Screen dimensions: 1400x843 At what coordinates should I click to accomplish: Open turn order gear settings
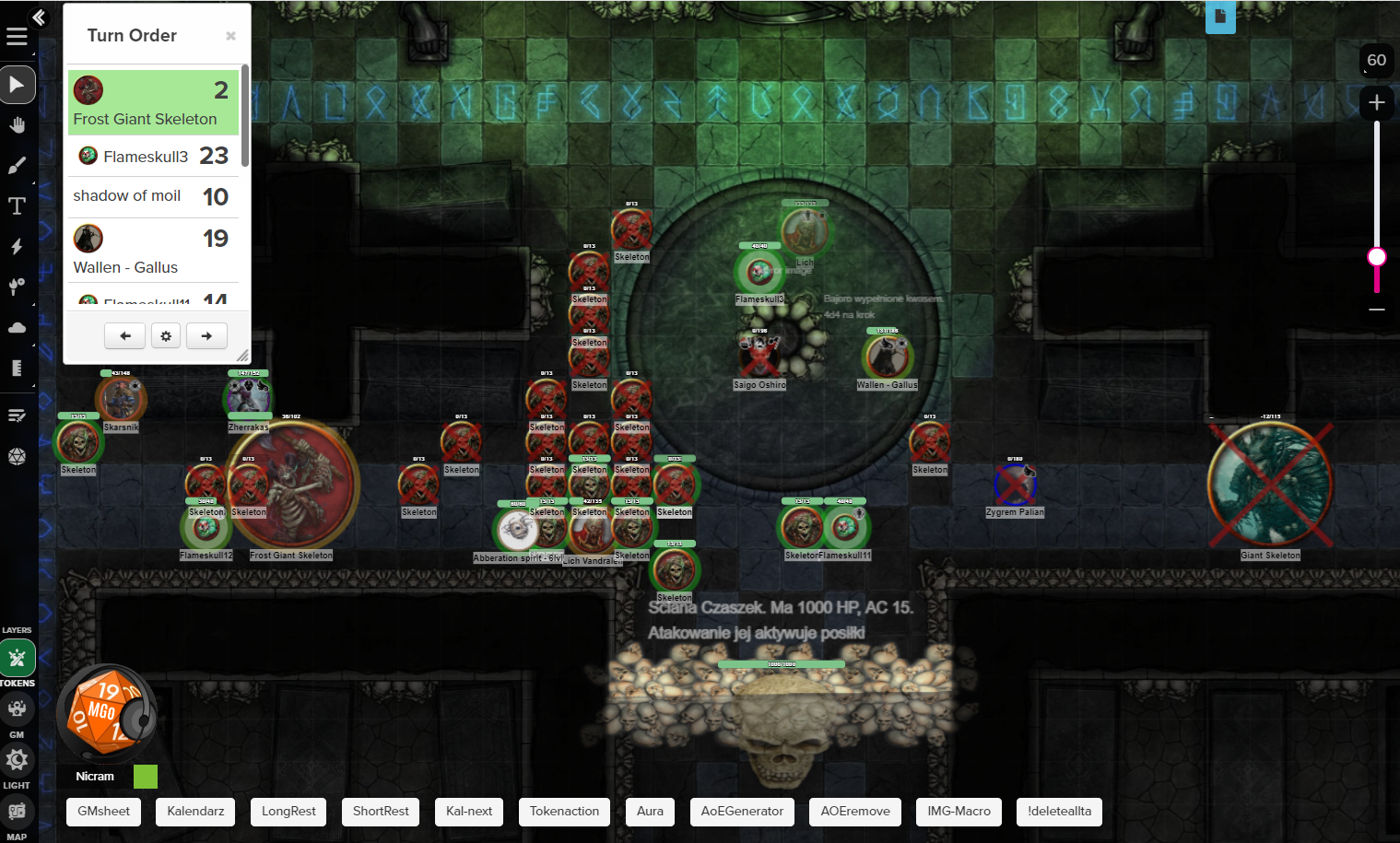166,336
